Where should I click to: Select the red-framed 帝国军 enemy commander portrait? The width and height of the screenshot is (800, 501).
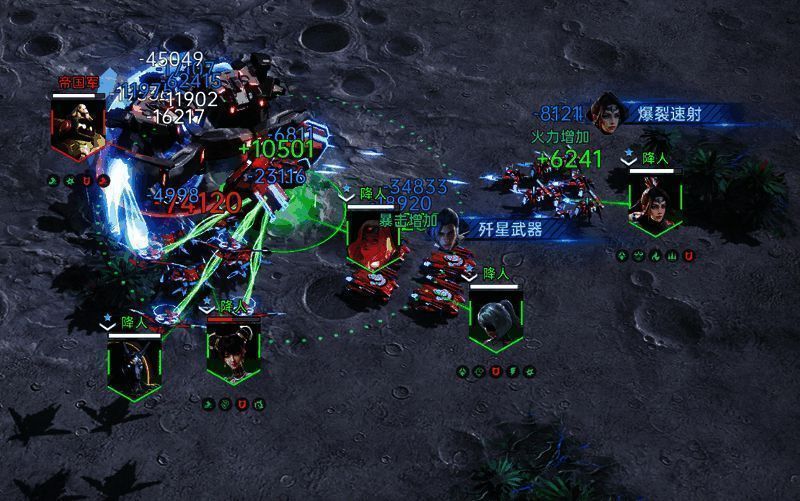coord(79,129)
